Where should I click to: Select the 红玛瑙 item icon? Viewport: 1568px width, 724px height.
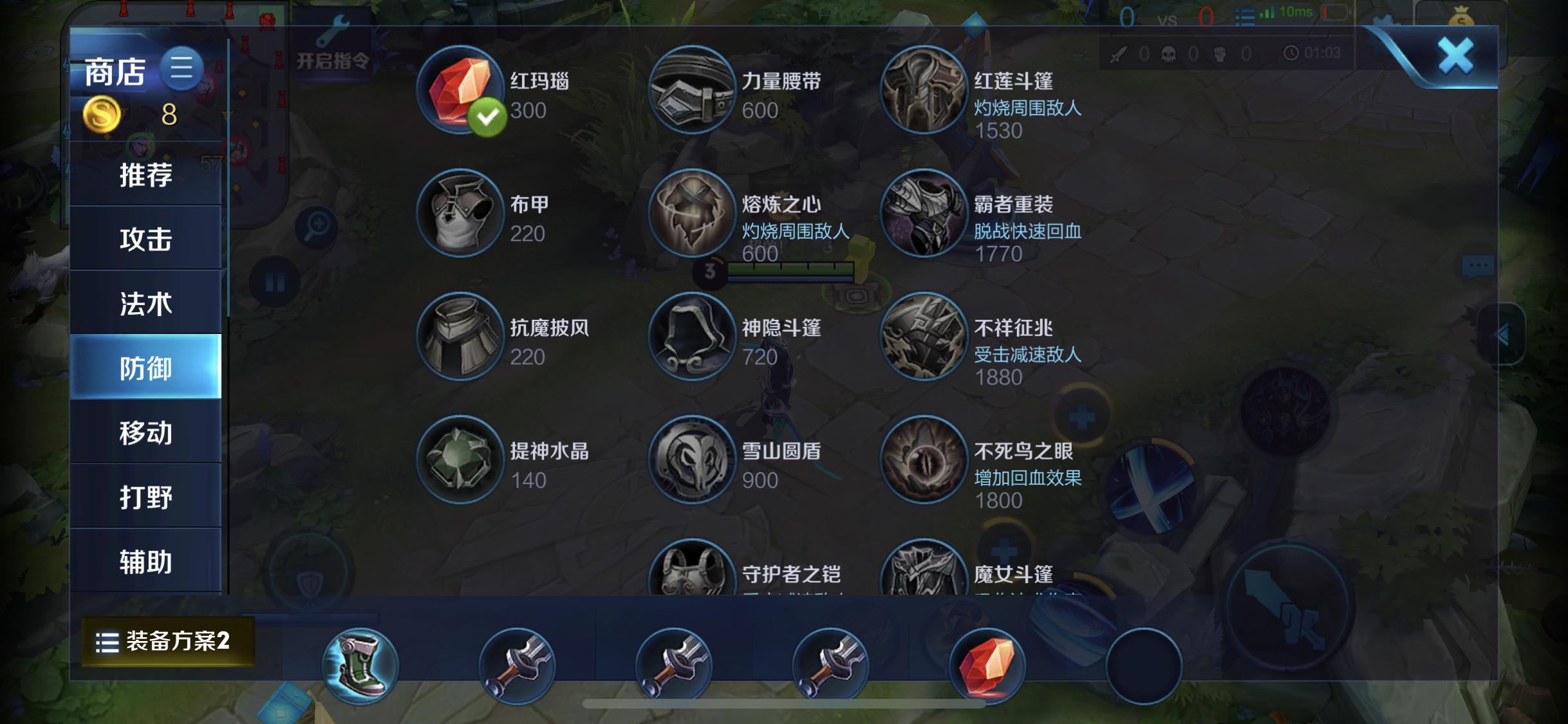point(458,90)
